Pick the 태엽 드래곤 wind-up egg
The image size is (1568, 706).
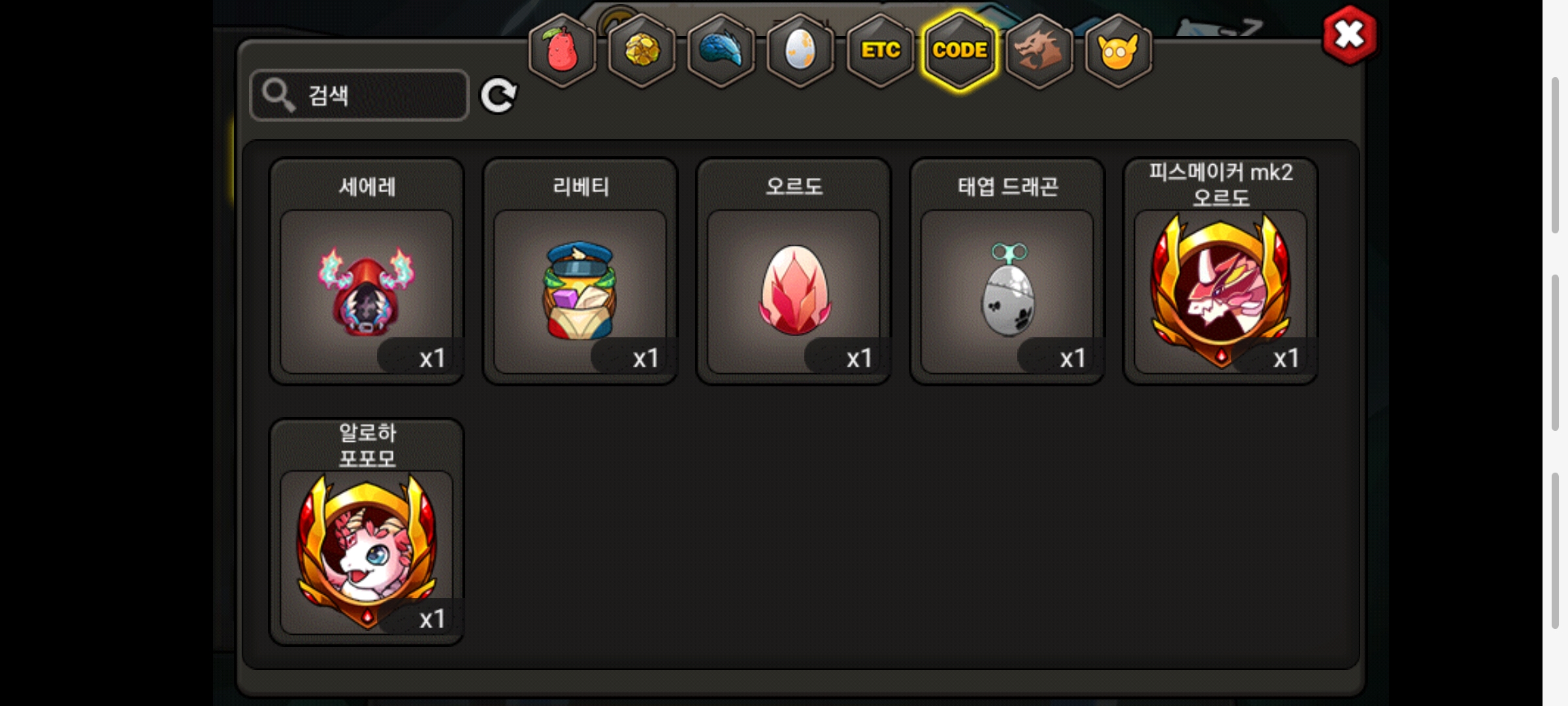(x=1007, y=291)
